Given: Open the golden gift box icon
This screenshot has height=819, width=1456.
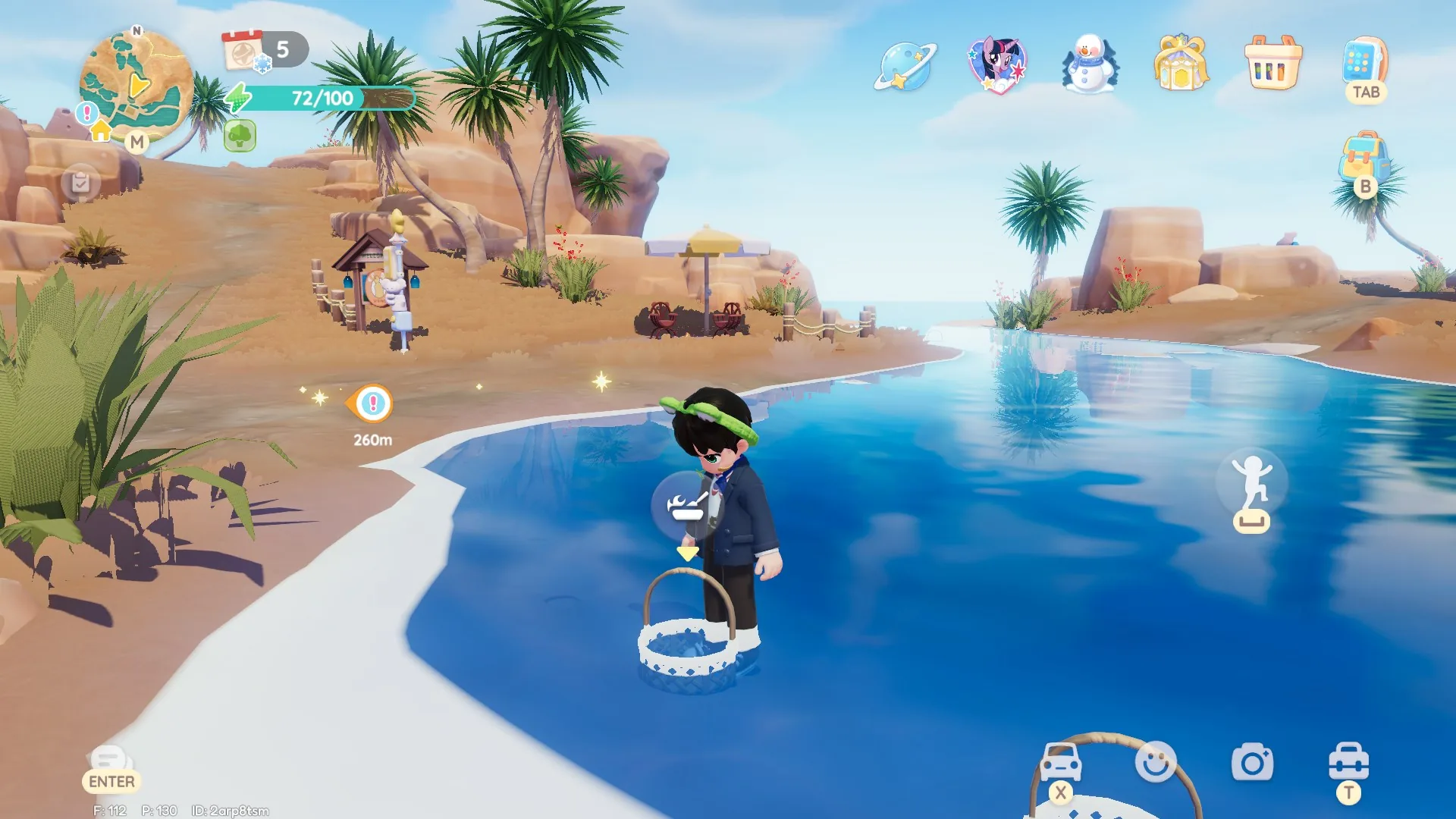Looking at the screenshot, I should pyautogui.click(x=1181, y=64).
